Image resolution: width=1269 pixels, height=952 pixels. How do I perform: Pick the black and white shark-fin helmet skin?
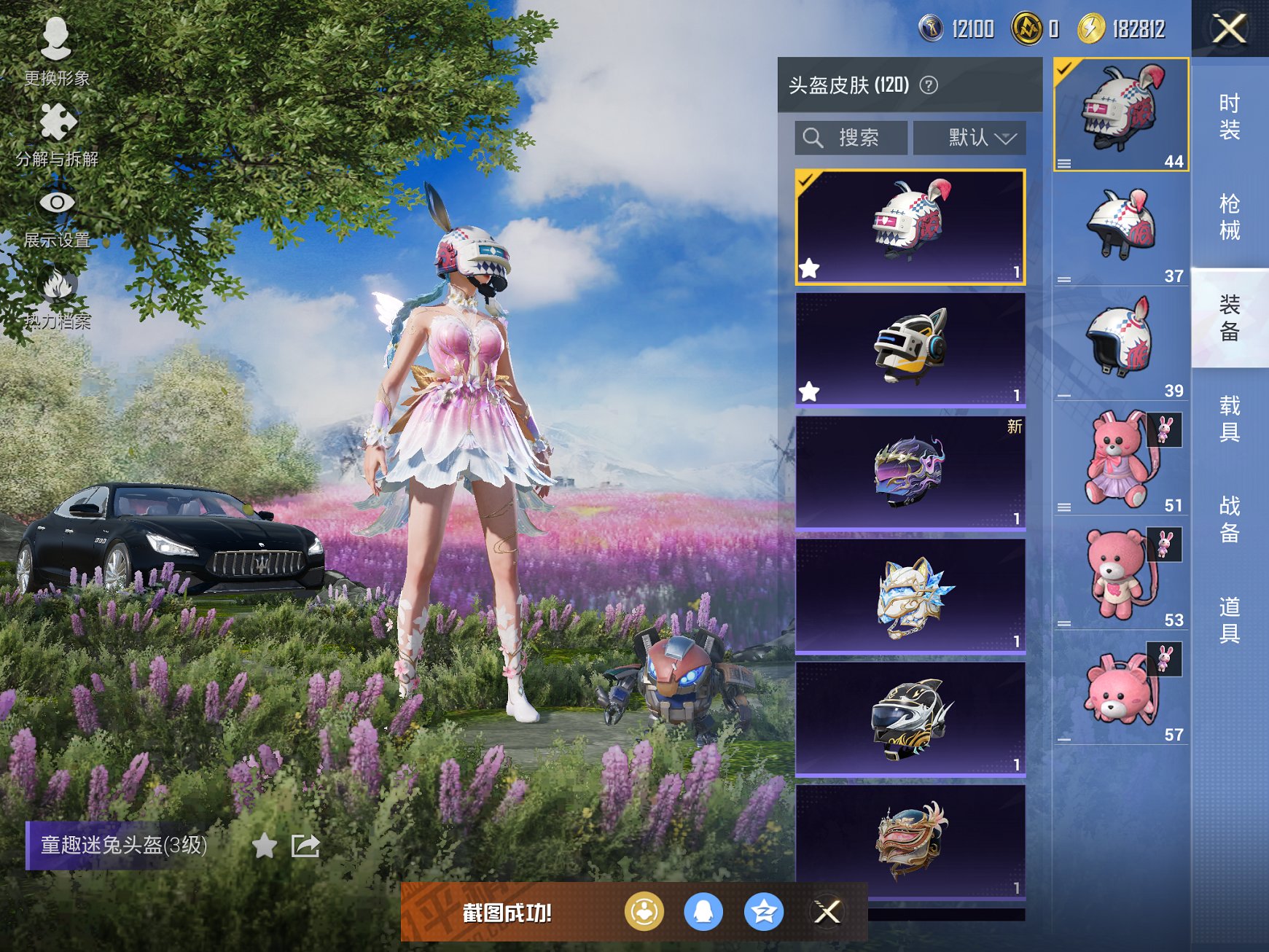tap(910, 718)
